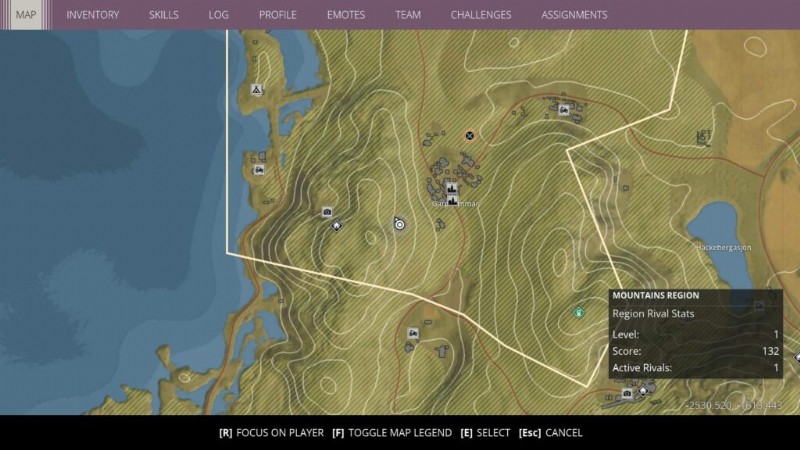800x450 pixels.
Task: Click the orange X marker on the map
Action: click(x=469, y=135)
